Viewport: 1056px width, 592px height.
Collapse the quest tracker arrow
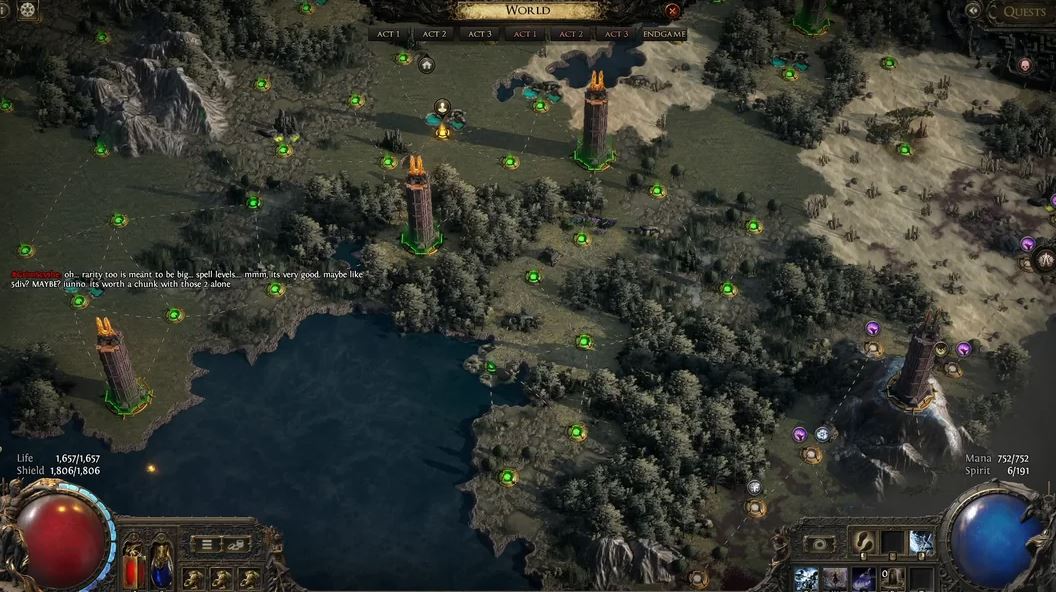click(x=973, y=11)
